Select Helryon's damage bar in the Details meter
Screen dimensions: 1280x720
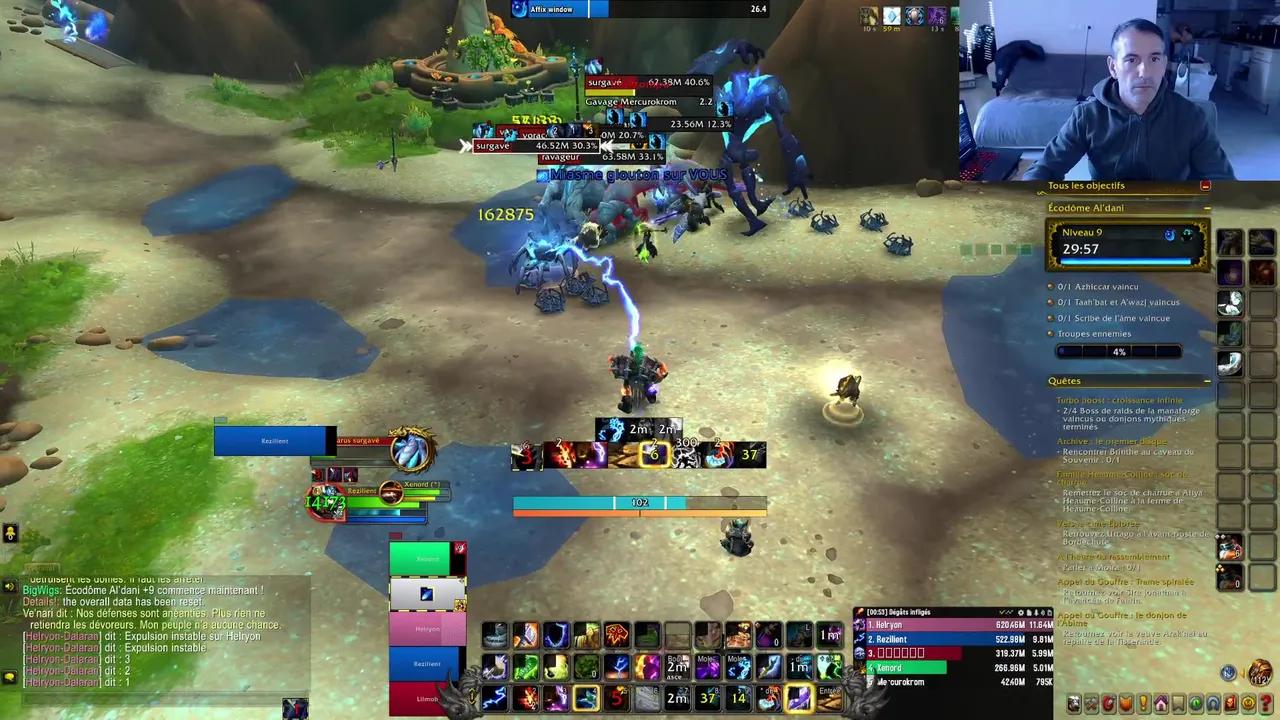coord(930,624)
